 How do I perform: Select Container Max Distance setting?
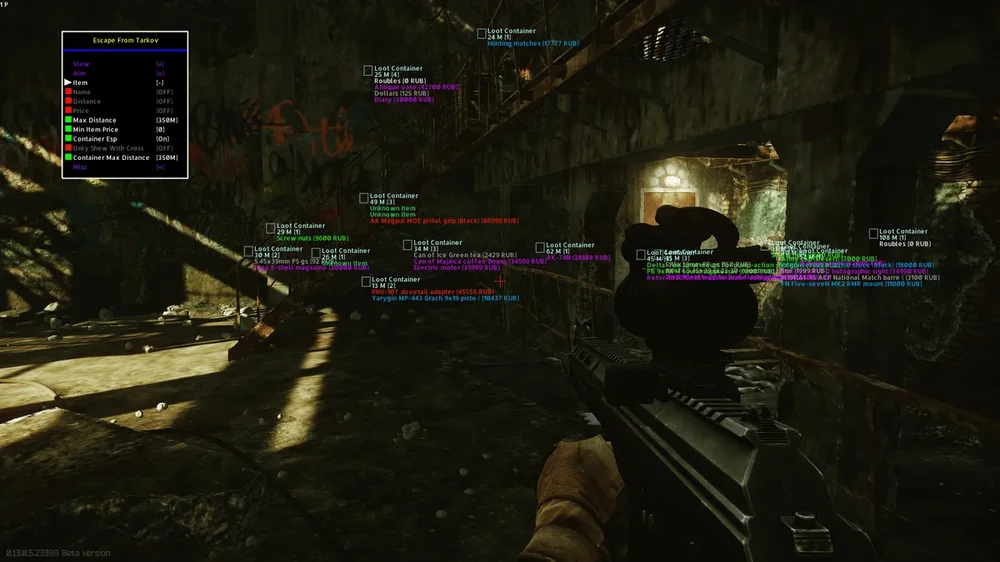pyautogui.click(x=110, y=157)
